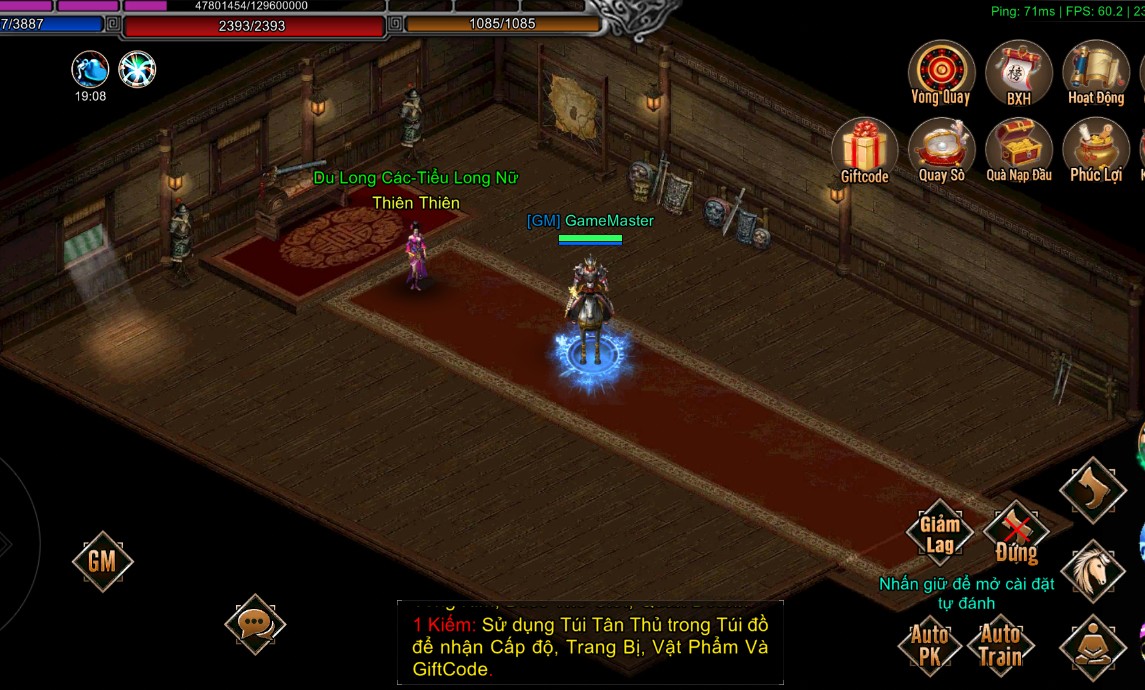Open the chat speech bubble button
The width and height of the screenshot is (1145, 690).
click(255, 624)
